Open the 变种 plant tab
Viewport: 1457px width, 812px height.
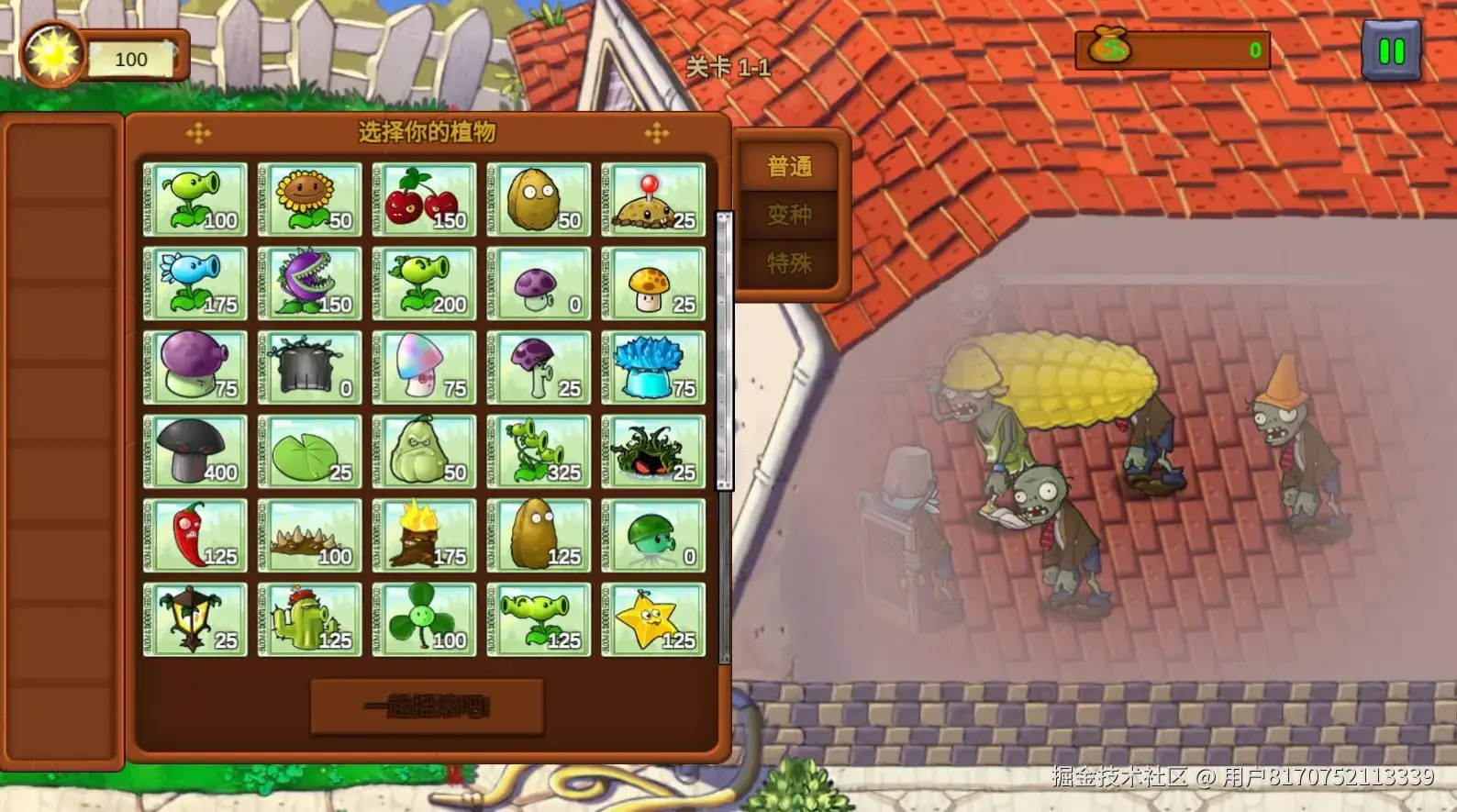tap(789, 216)
